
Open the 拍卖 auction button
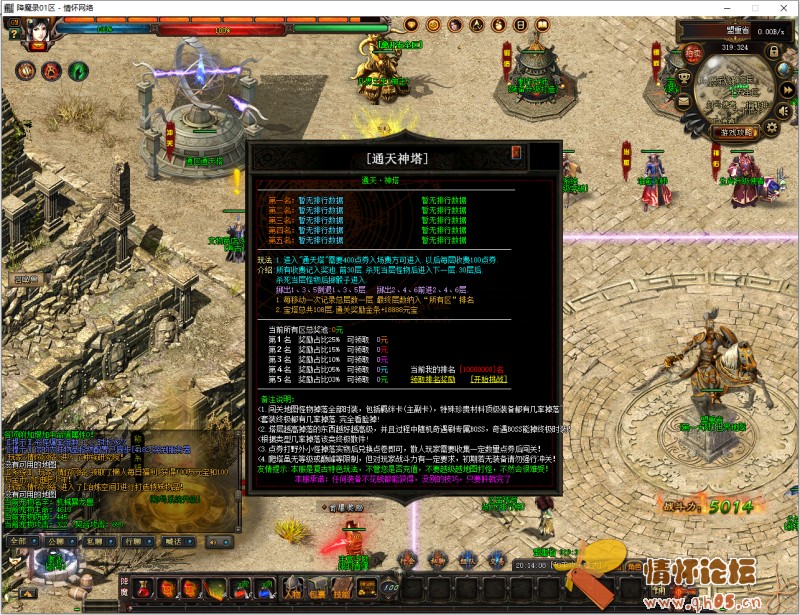coord(695,53)
